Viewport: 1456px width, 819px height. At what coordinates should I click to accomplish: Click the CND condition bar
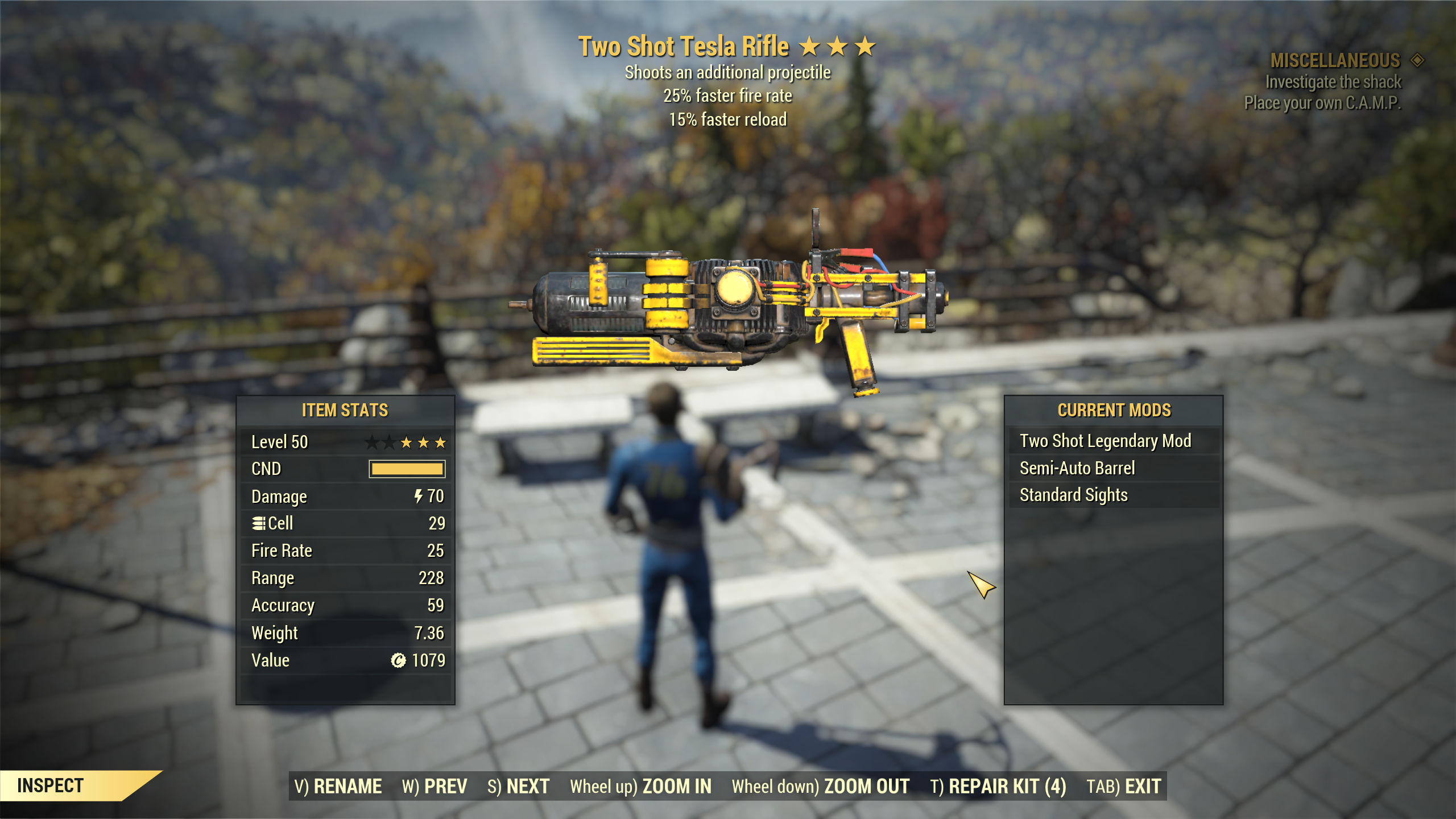point(406,469)
